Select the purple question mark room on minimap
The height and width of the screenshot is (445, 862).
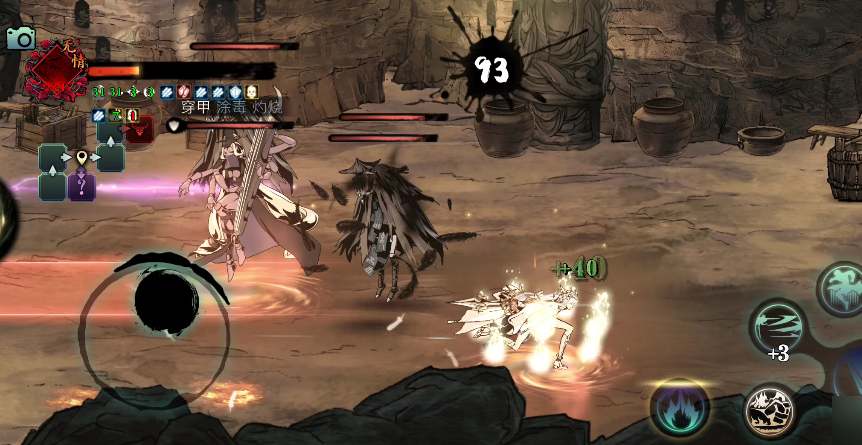click(x=82, y=186)
